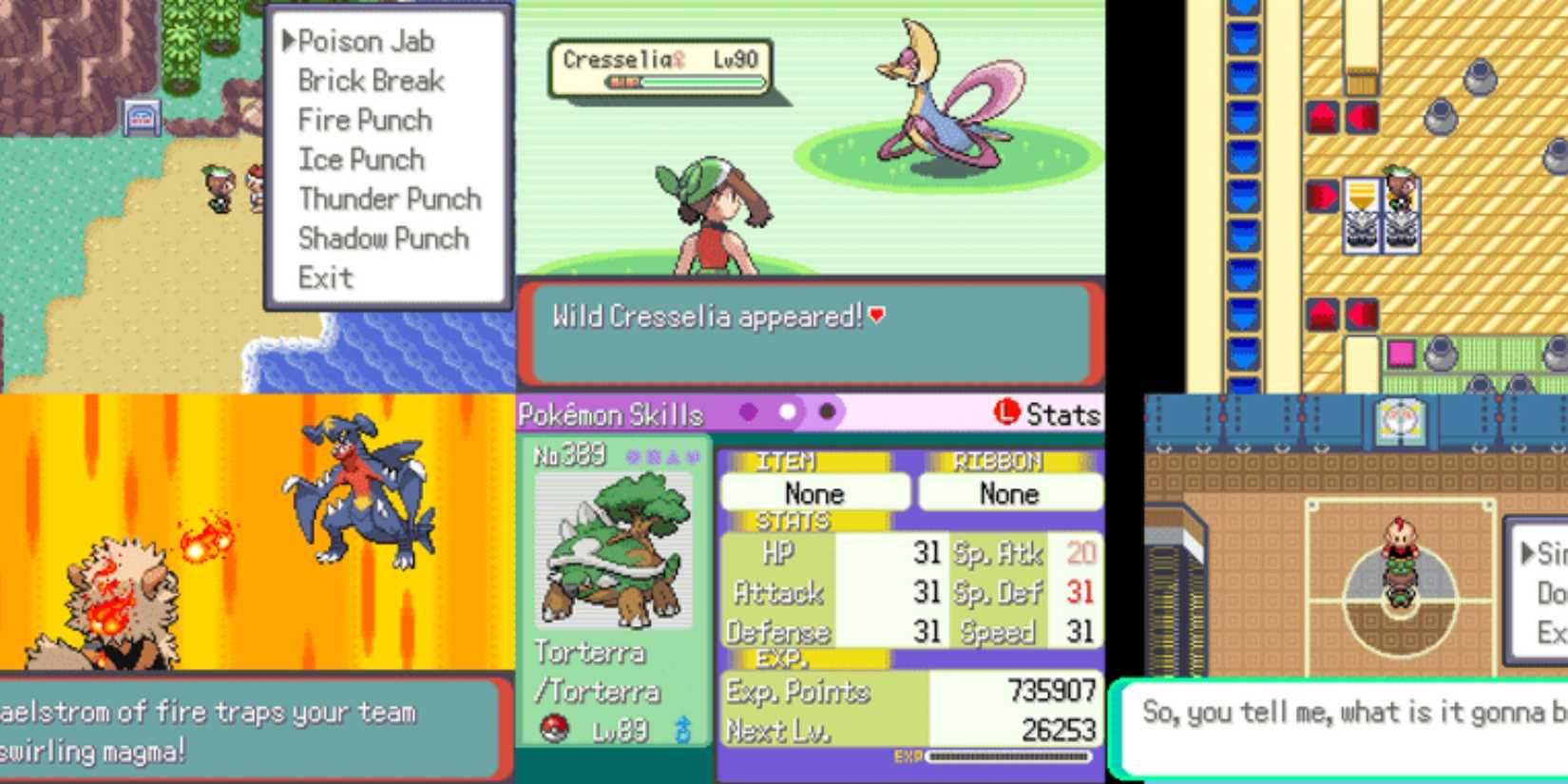This screenshot has width=1568, height=784.
Task: Click the ITEM None field
Action: (x=813, y=492)
